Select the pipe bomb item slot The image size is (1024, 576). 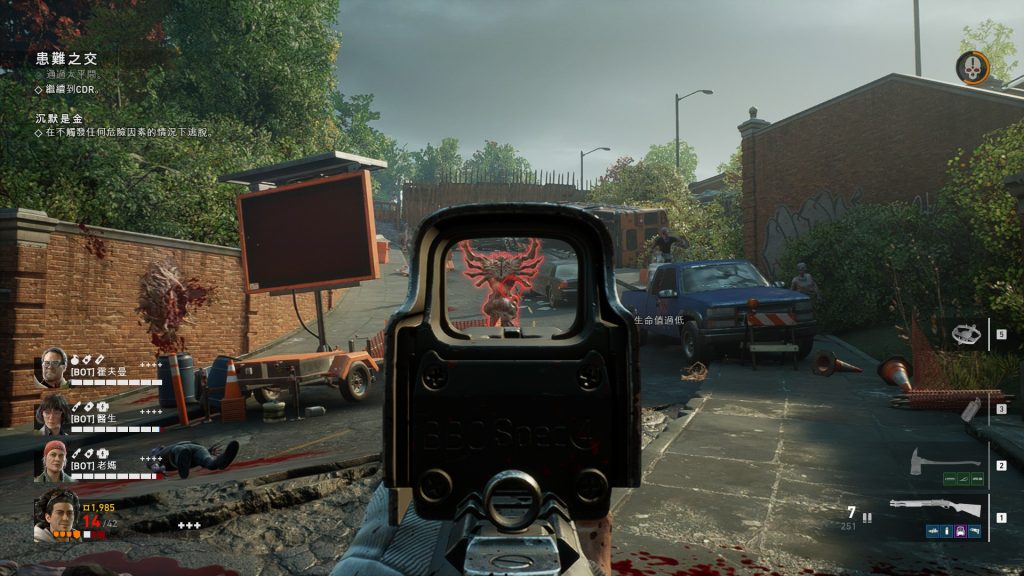coord(969,409)
